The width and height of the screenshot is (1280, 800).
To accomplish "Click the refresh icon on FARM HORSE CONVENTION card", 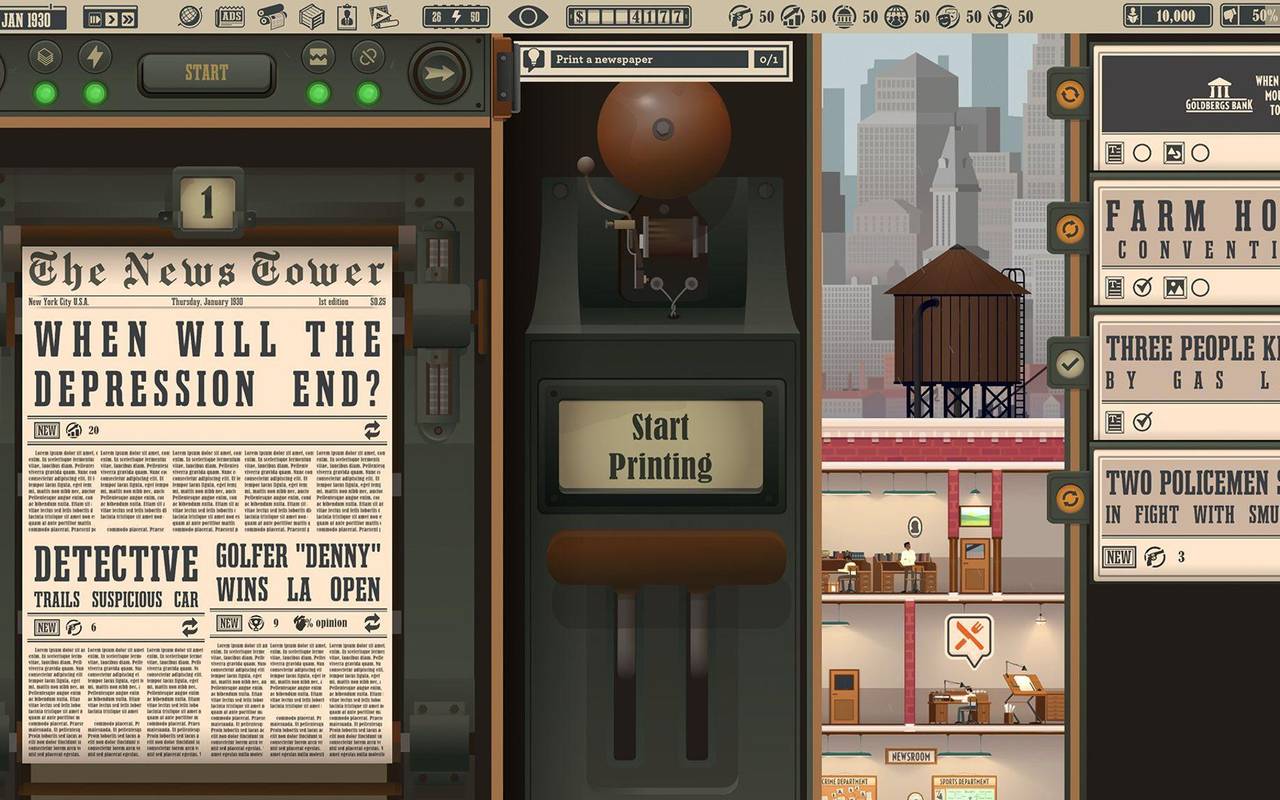I will coord(1068,226).
